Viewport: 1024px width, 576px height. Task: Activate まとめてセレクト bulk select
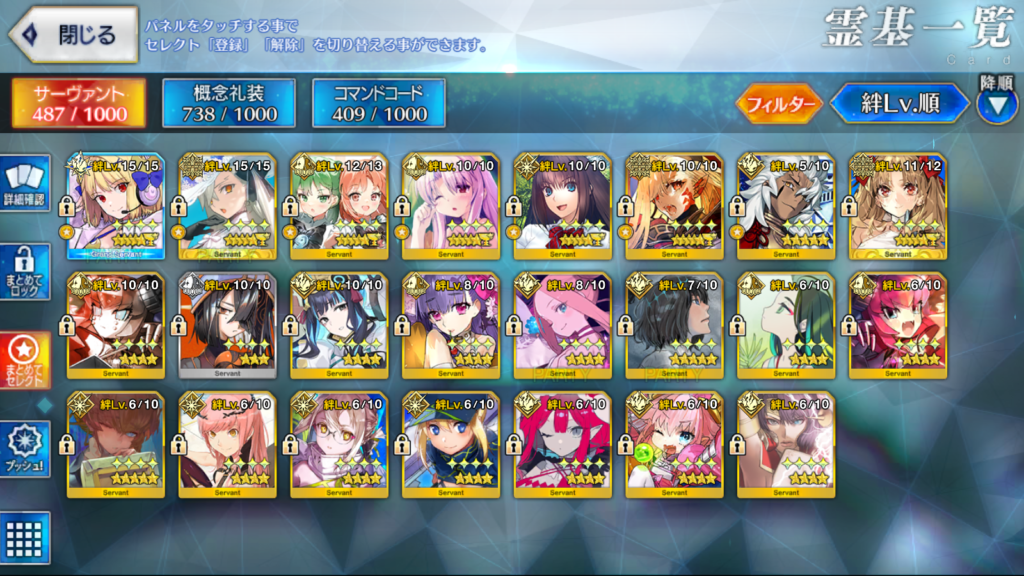click(x=25, y=362)
